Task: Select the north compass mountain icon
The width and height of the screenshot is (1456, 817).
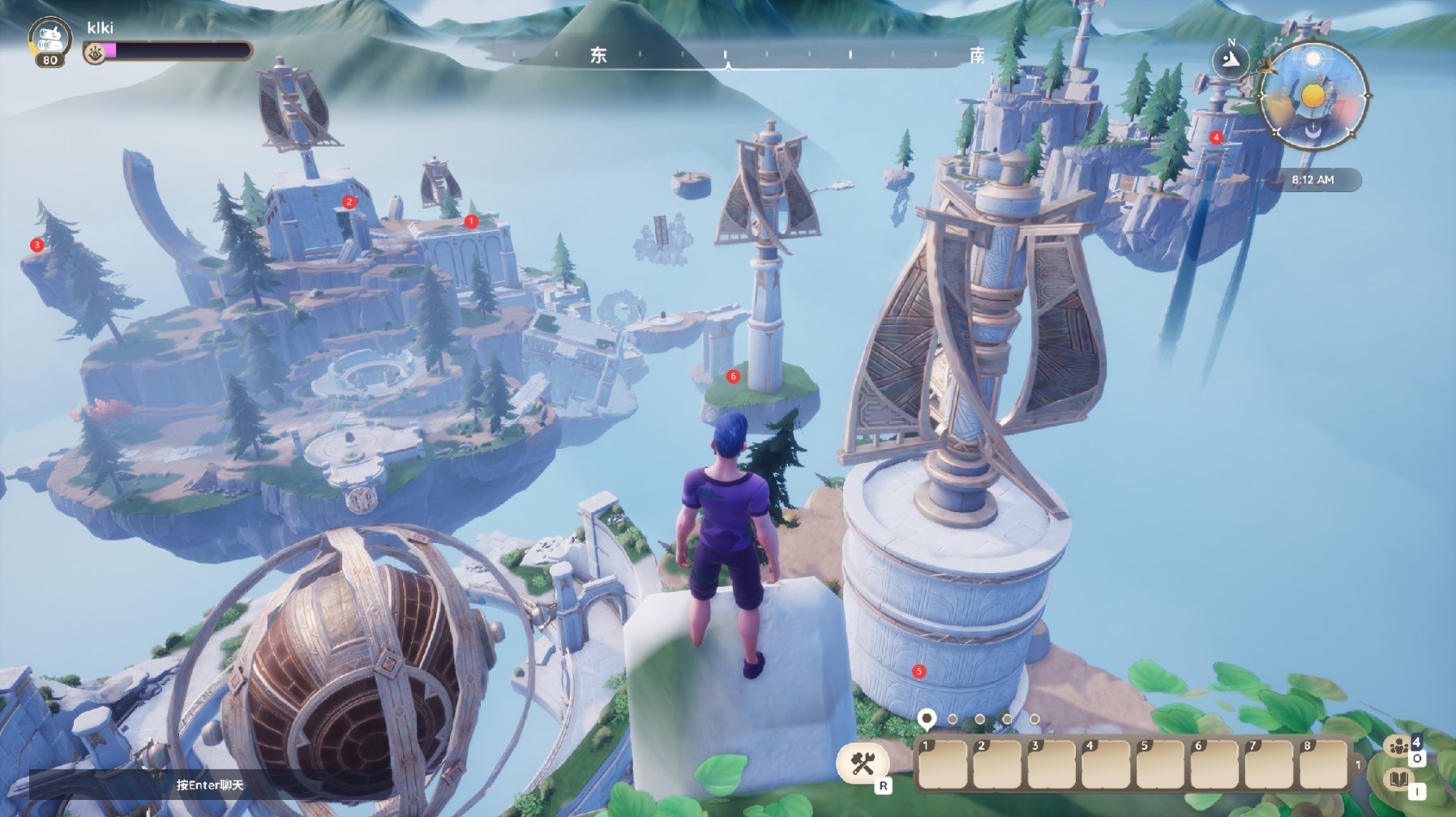Action: (x=1231, y=60)
